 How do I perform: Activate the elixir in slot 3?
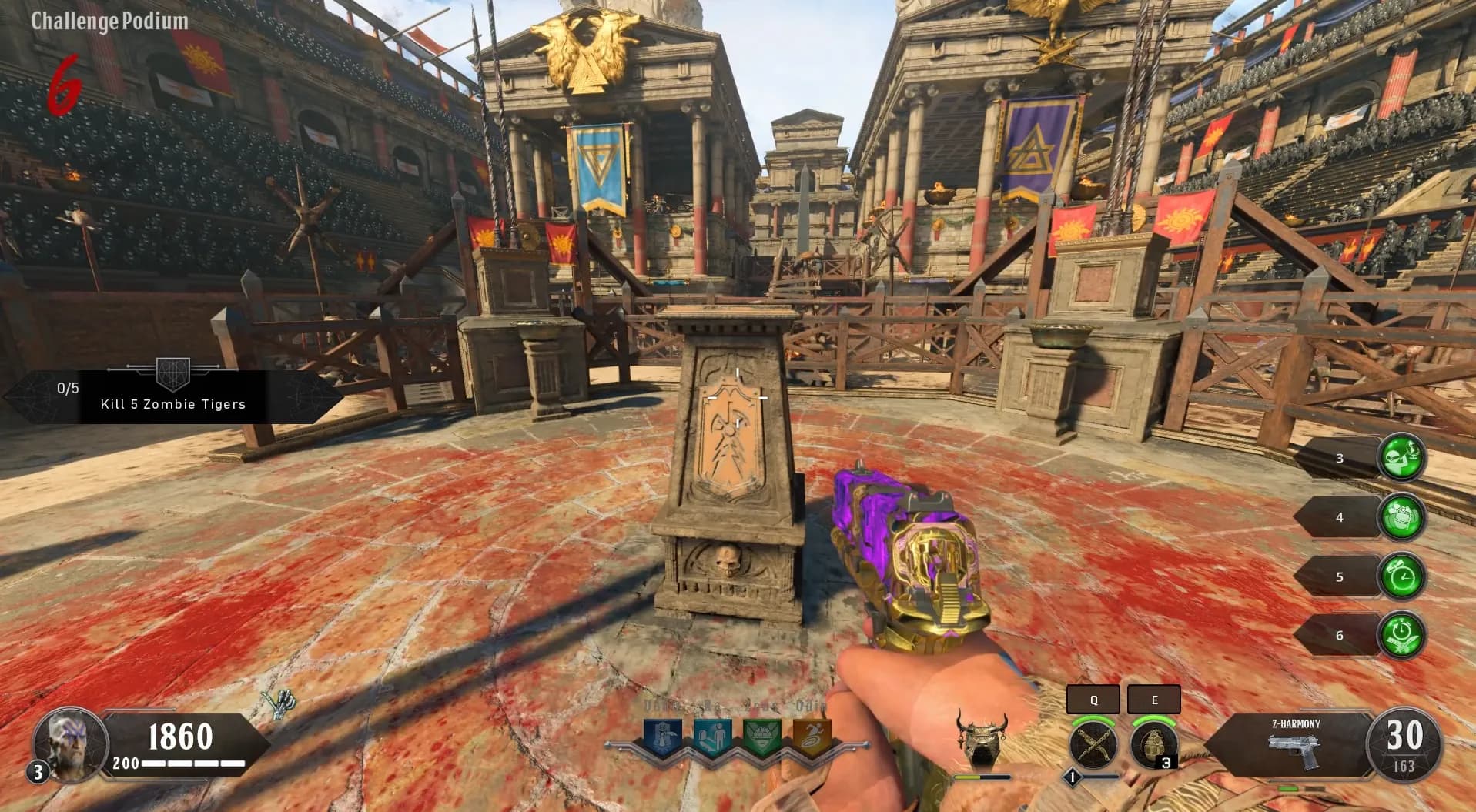[x=1401, y=459]
